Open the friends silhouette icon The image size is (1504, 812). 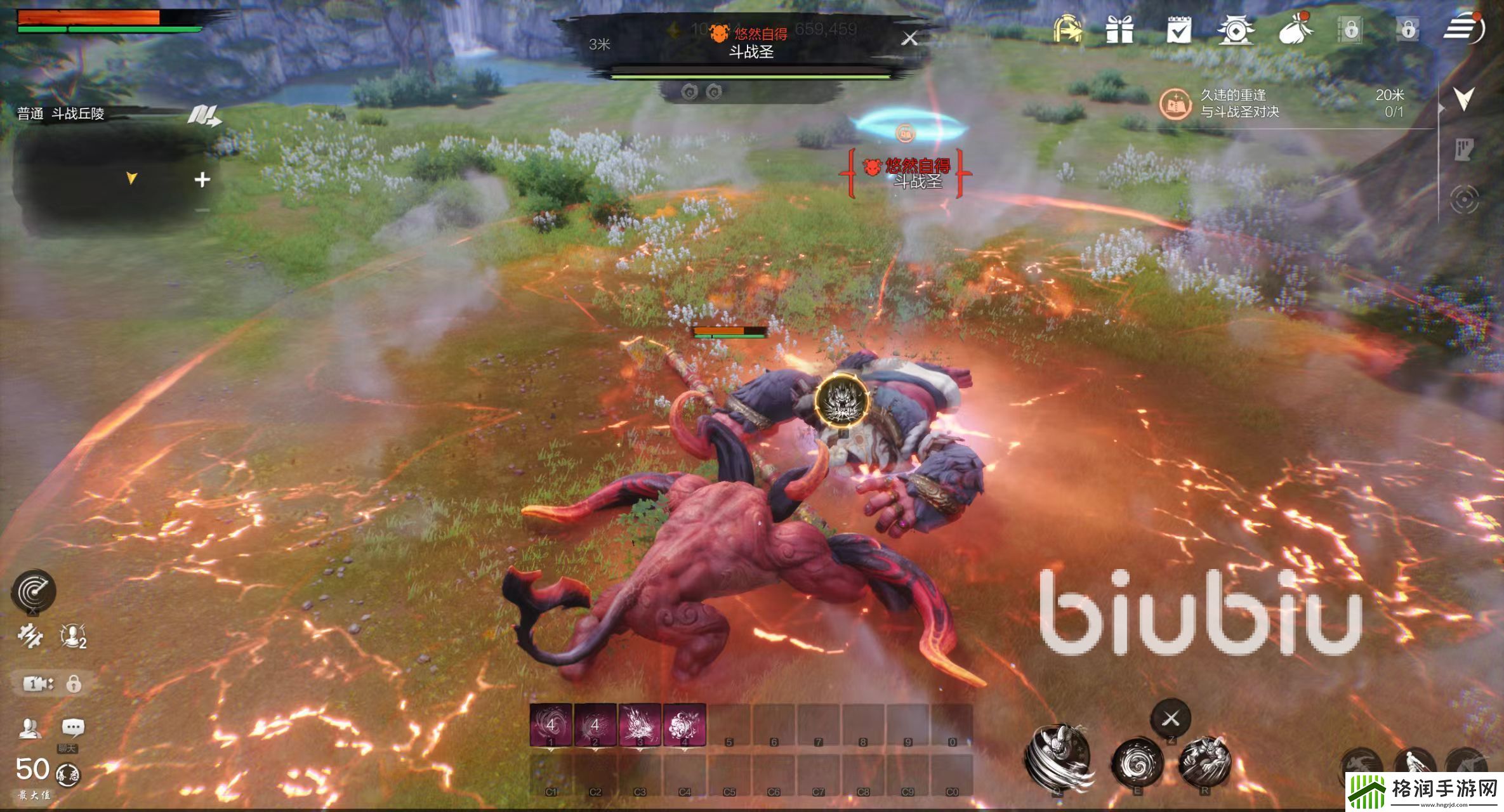coord(29,728)
